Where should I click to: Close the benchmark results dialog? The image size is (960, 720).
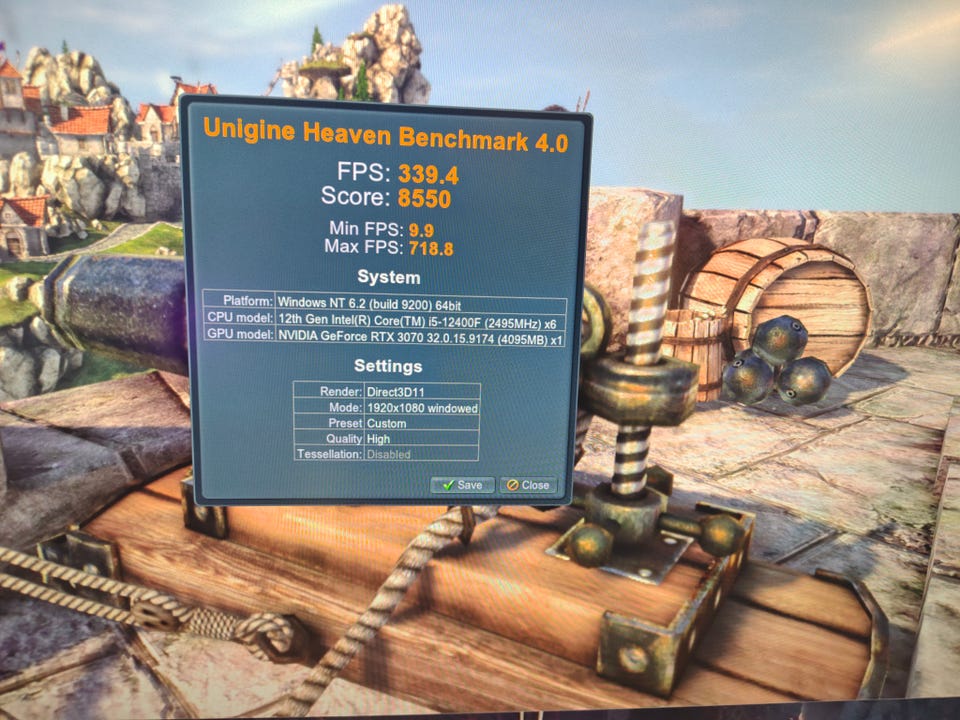point(528,485)
